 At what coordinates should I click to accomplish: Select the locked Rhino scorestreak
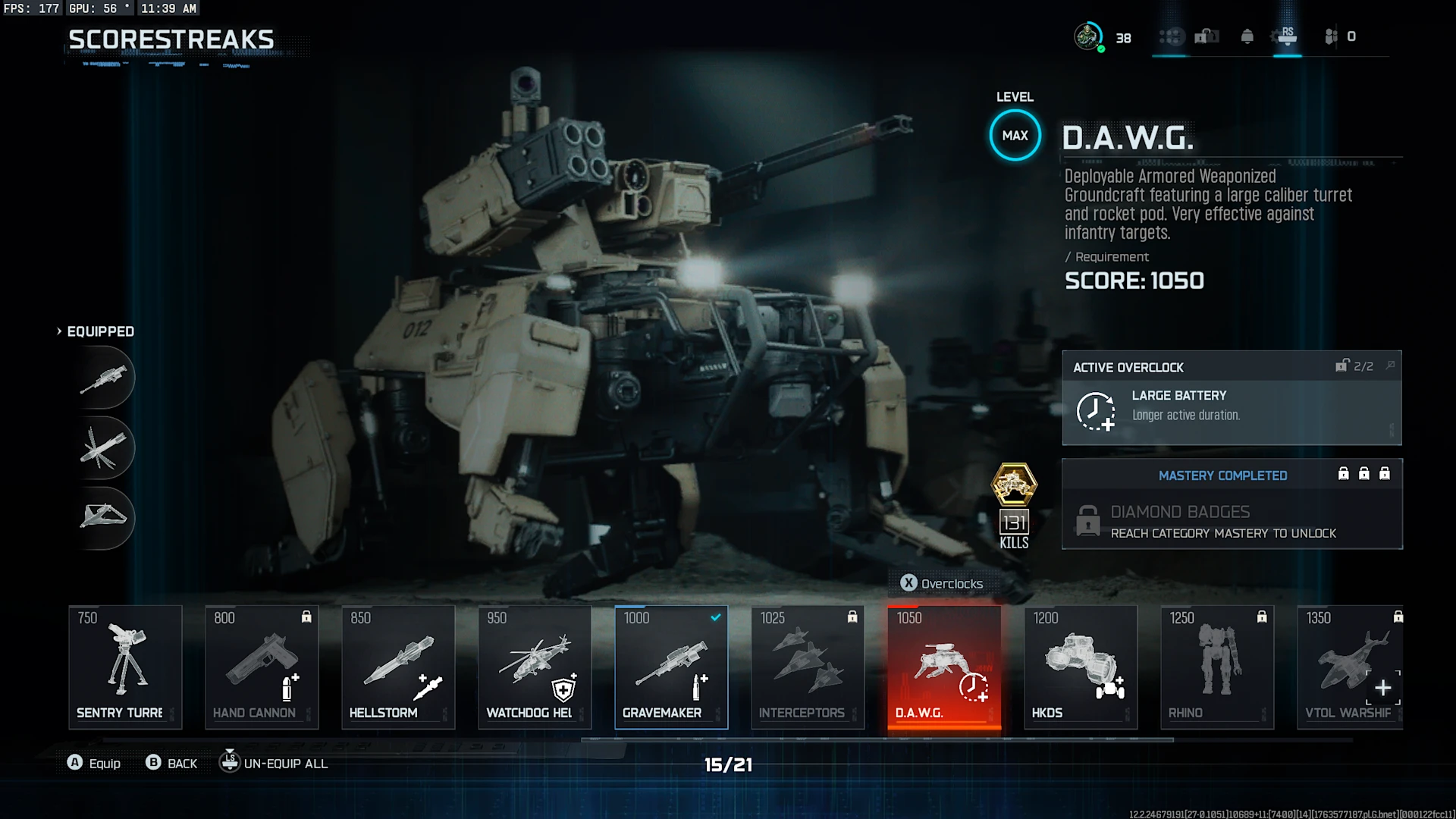click(1217, 667)
